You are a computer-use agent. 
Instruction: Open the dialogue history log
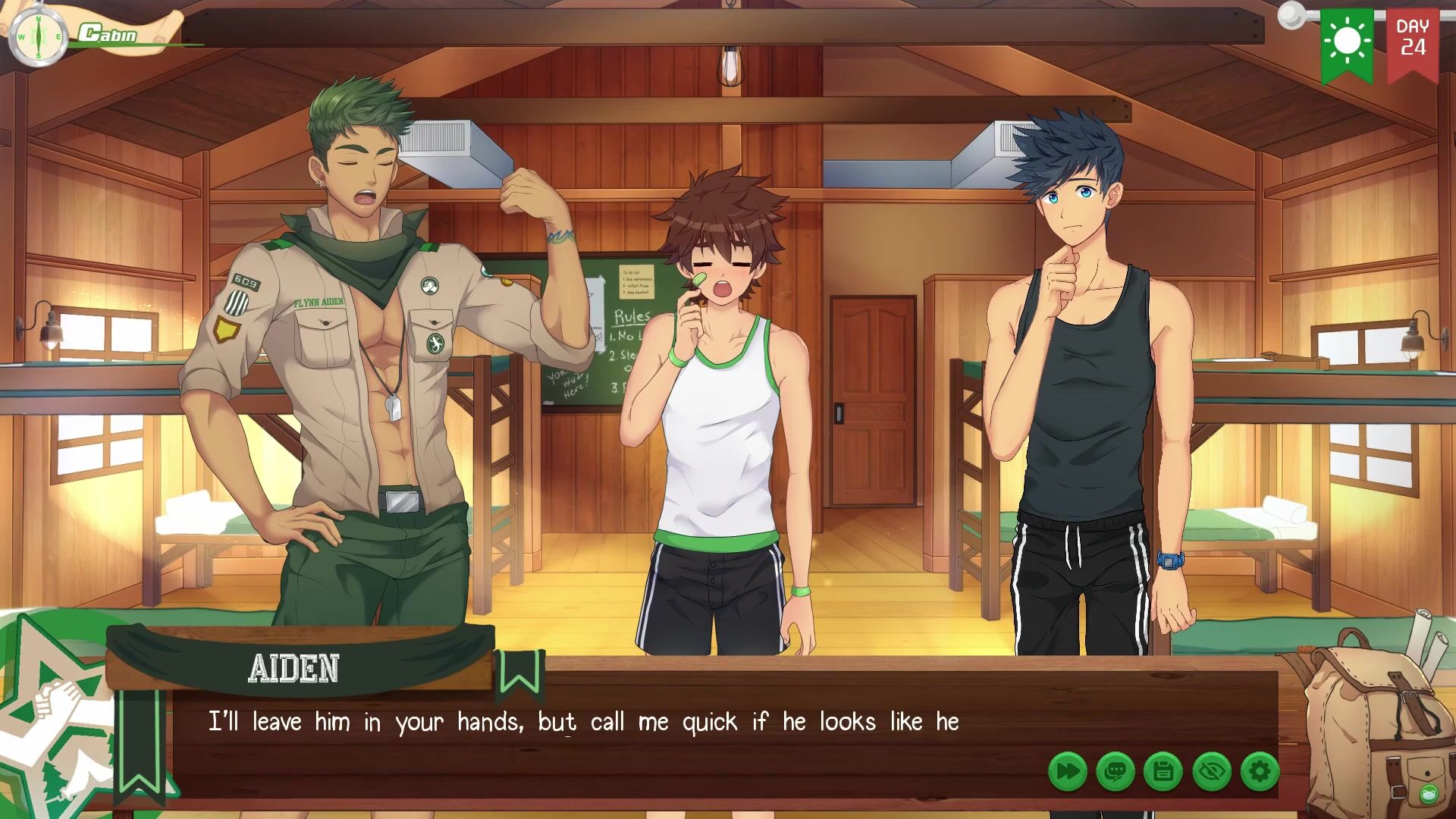click(x=1116, y=772)
